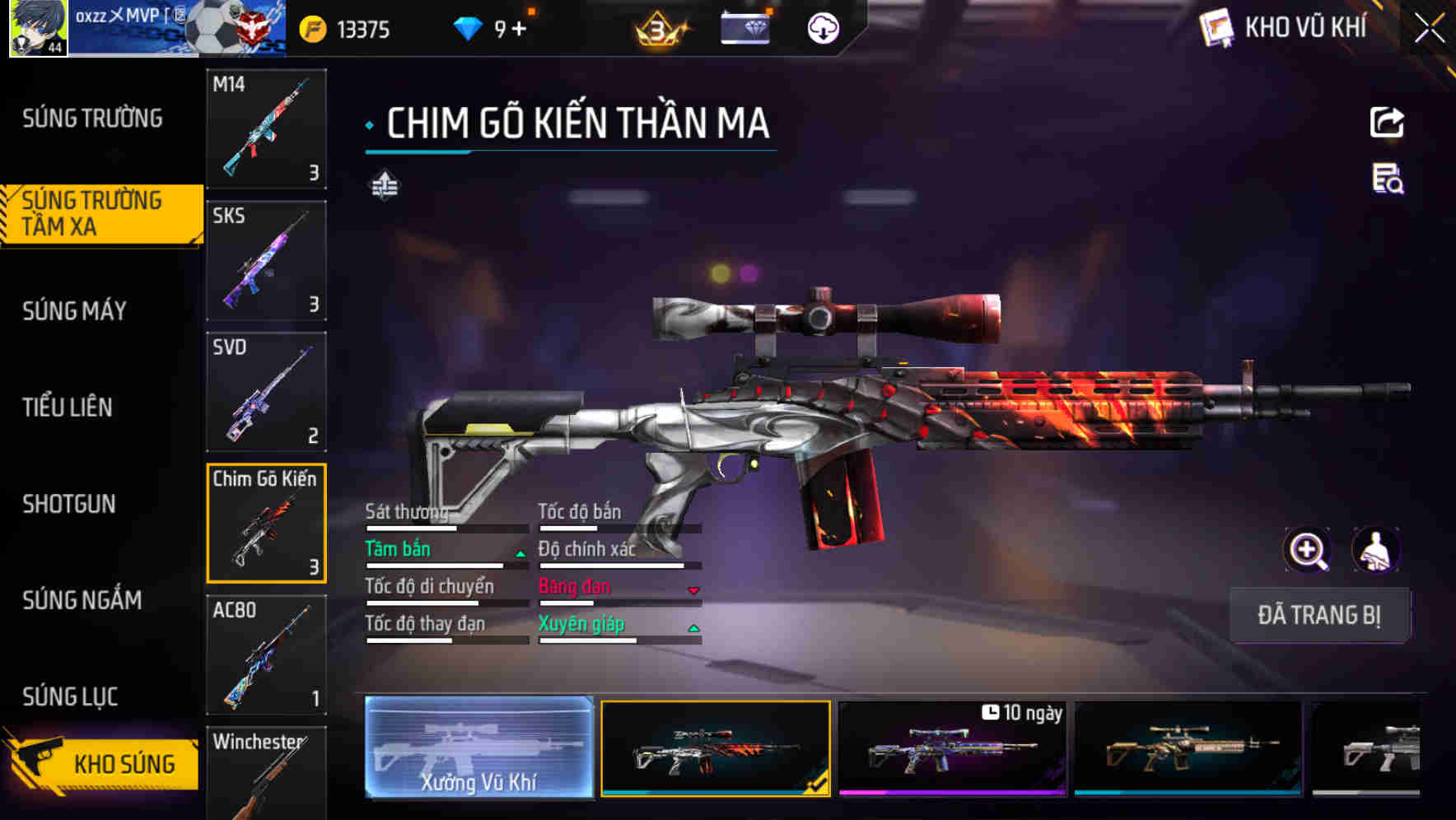Screen dimensions: 1456x820
Task: Choose the SHOTGUN category
Action: coord(69,504)
